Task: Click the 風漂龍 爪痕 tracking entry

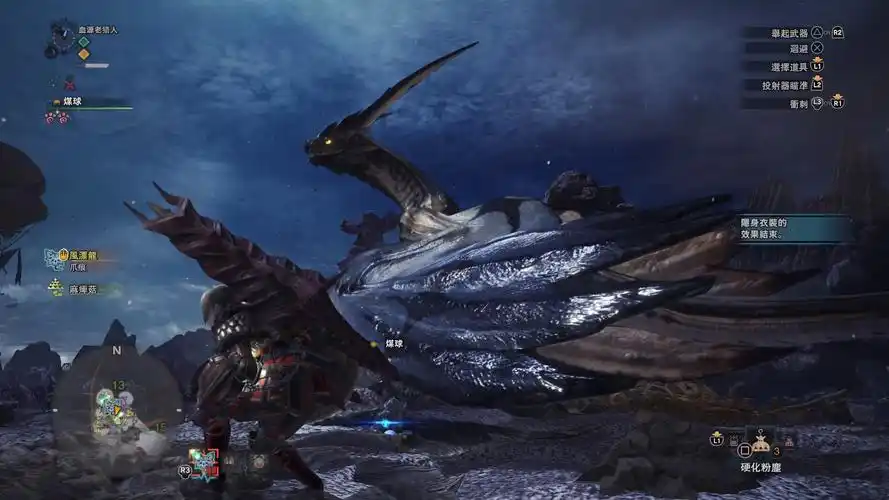Action: point(78,260)
